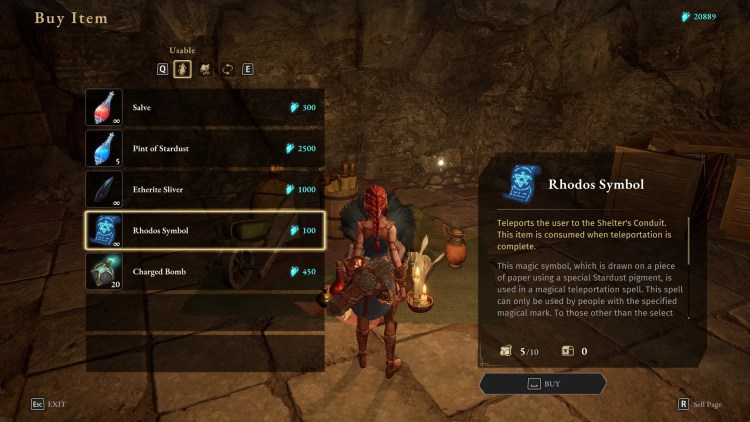Buy the selected Rhodos Symbol
This screenshot has height=422, width=750.
click(543, 383)
